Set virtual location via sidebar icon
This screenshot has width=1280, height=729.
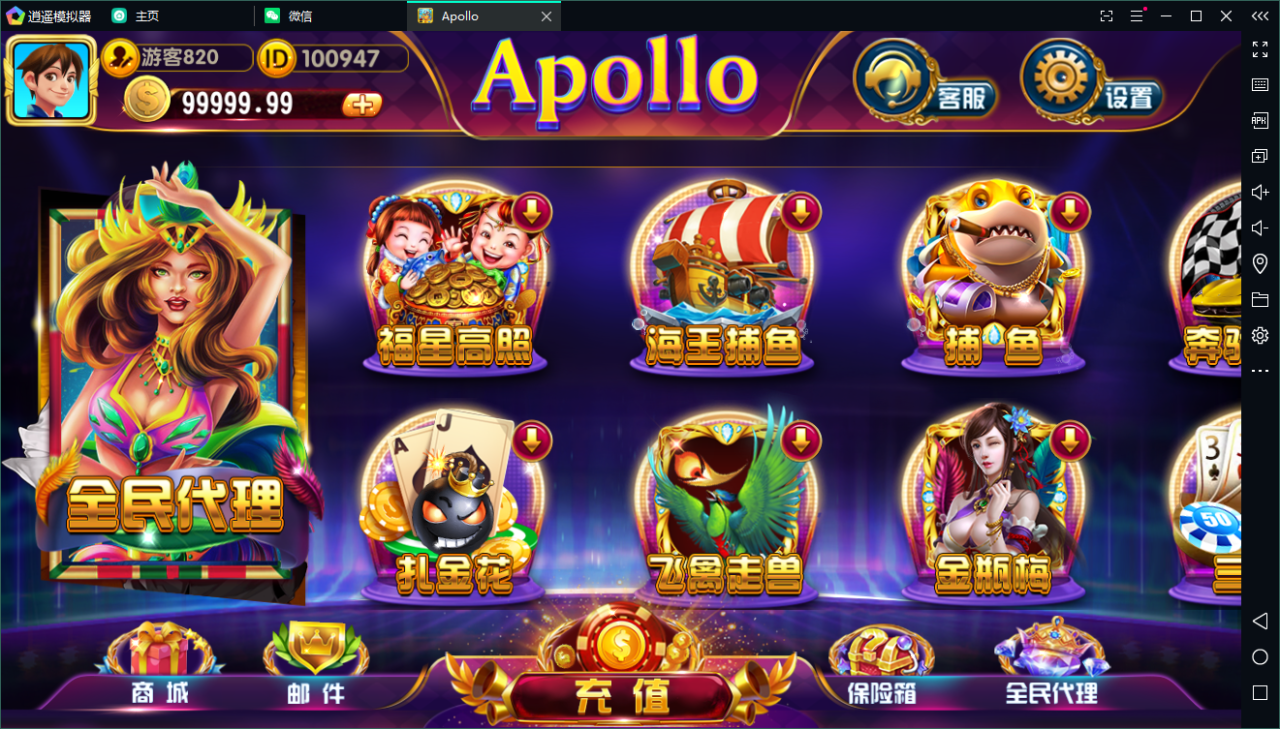click(1260, 263)
